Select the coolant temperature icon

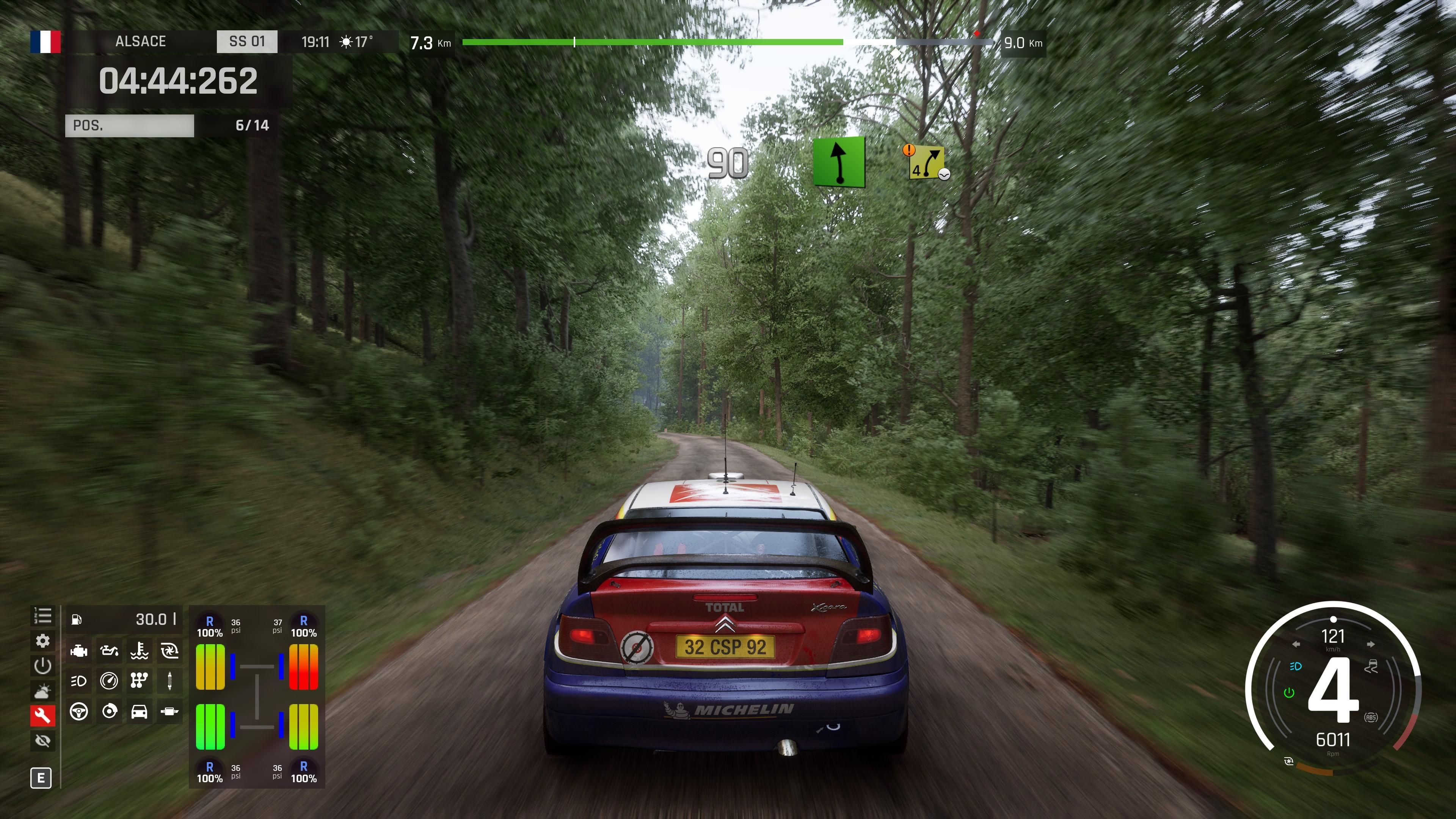139,651
